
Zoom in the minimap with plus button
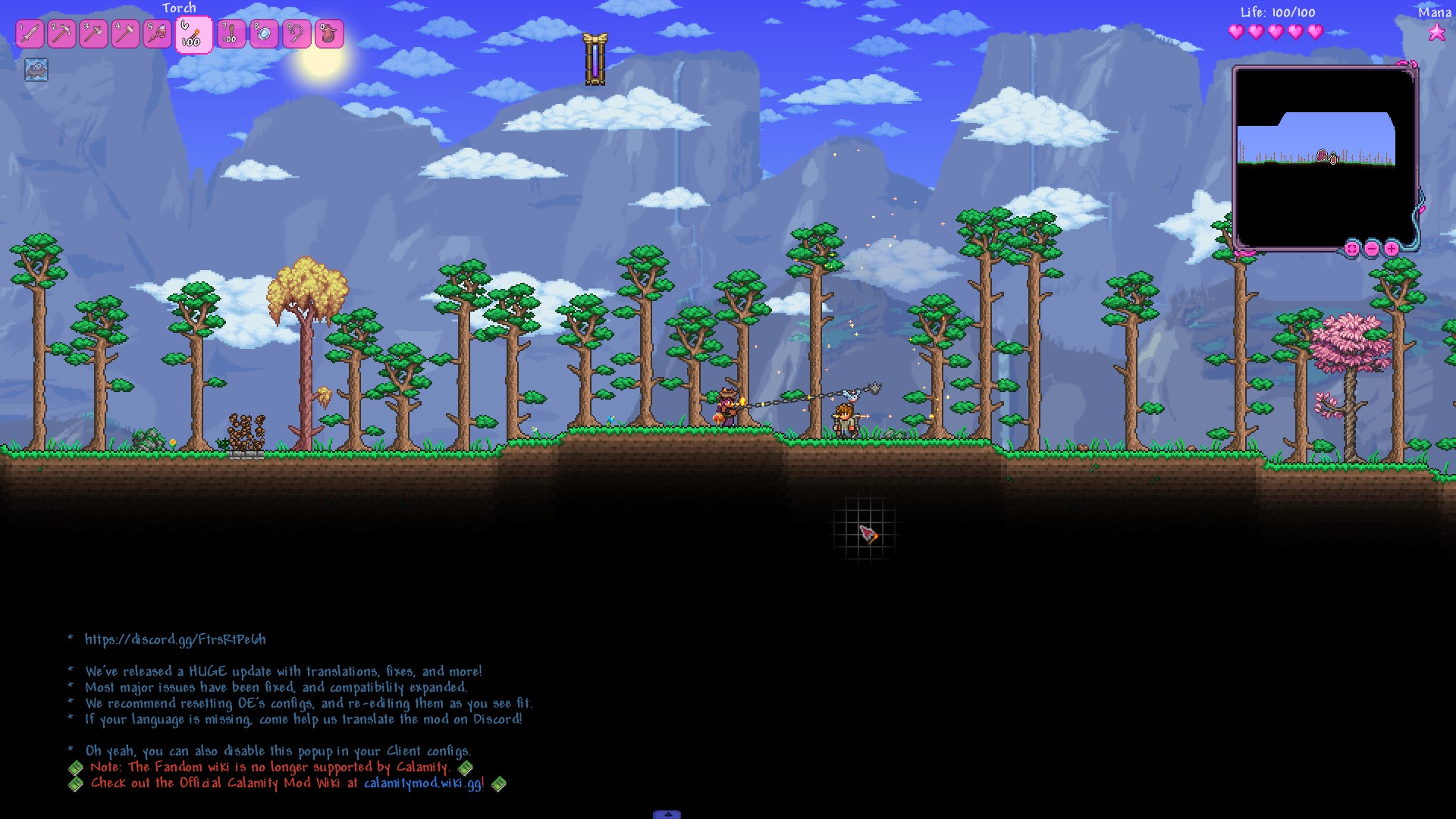(1392, 248)
